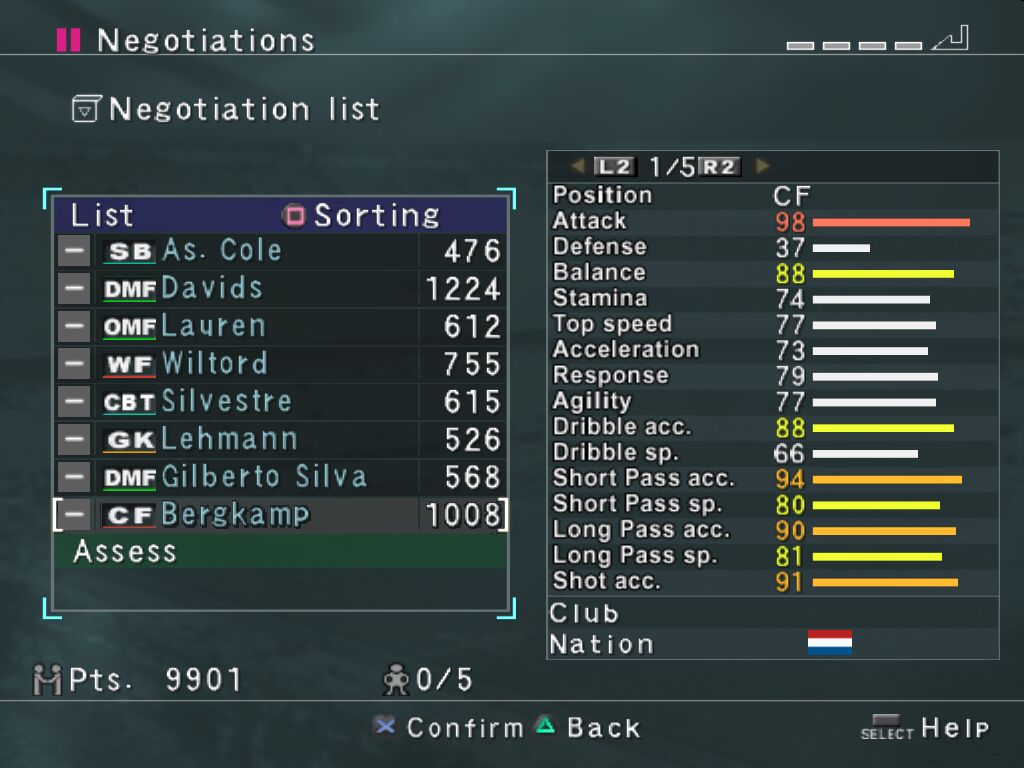Choose goalkeeper Lehmann's row
This screenshot has width=1024, height=768.
pos(280,439)
